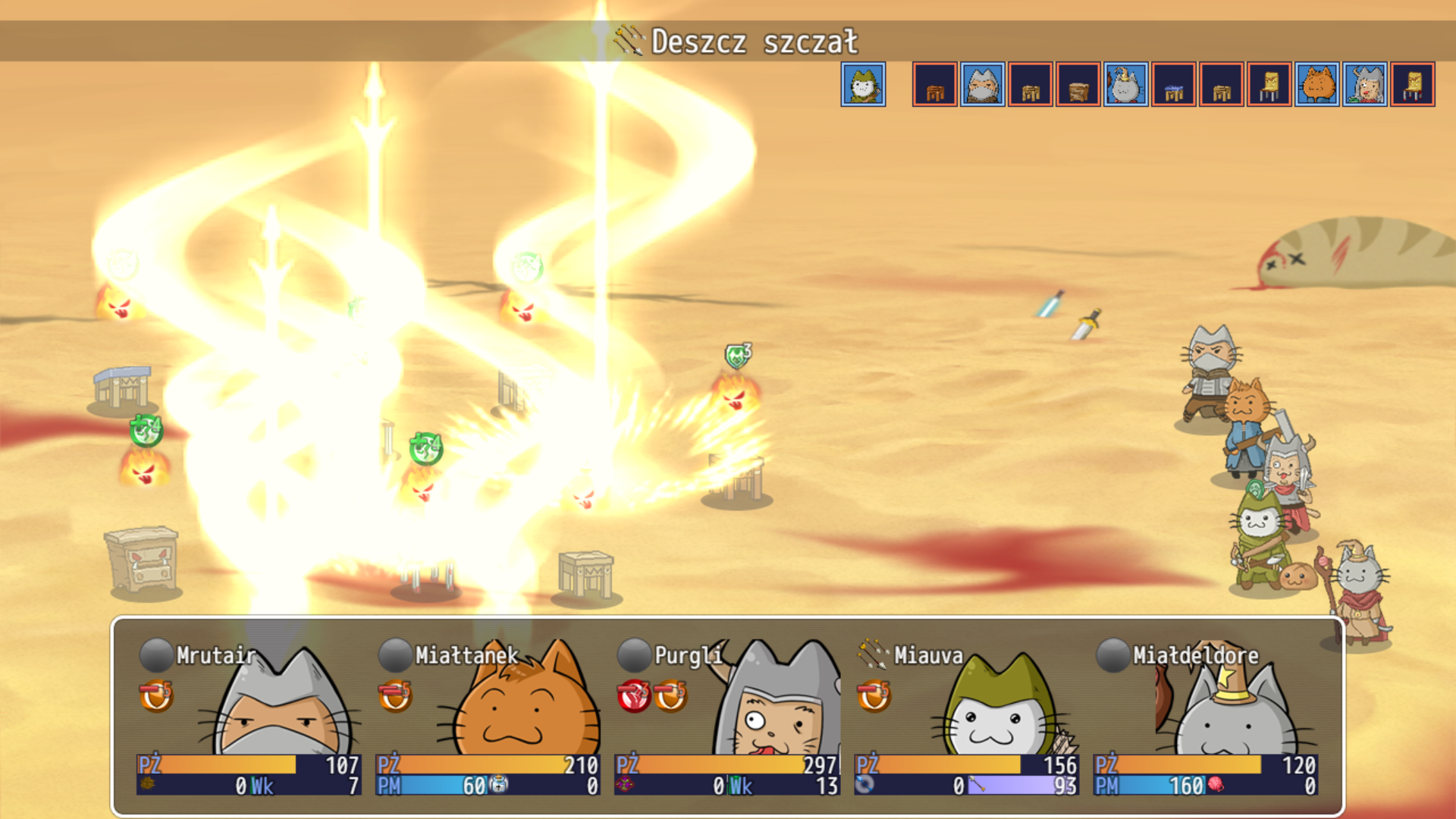Click the wizard-hat cat turn-order portrait
Screen dimensions: 1456x819
click(x=1125, y=84)
